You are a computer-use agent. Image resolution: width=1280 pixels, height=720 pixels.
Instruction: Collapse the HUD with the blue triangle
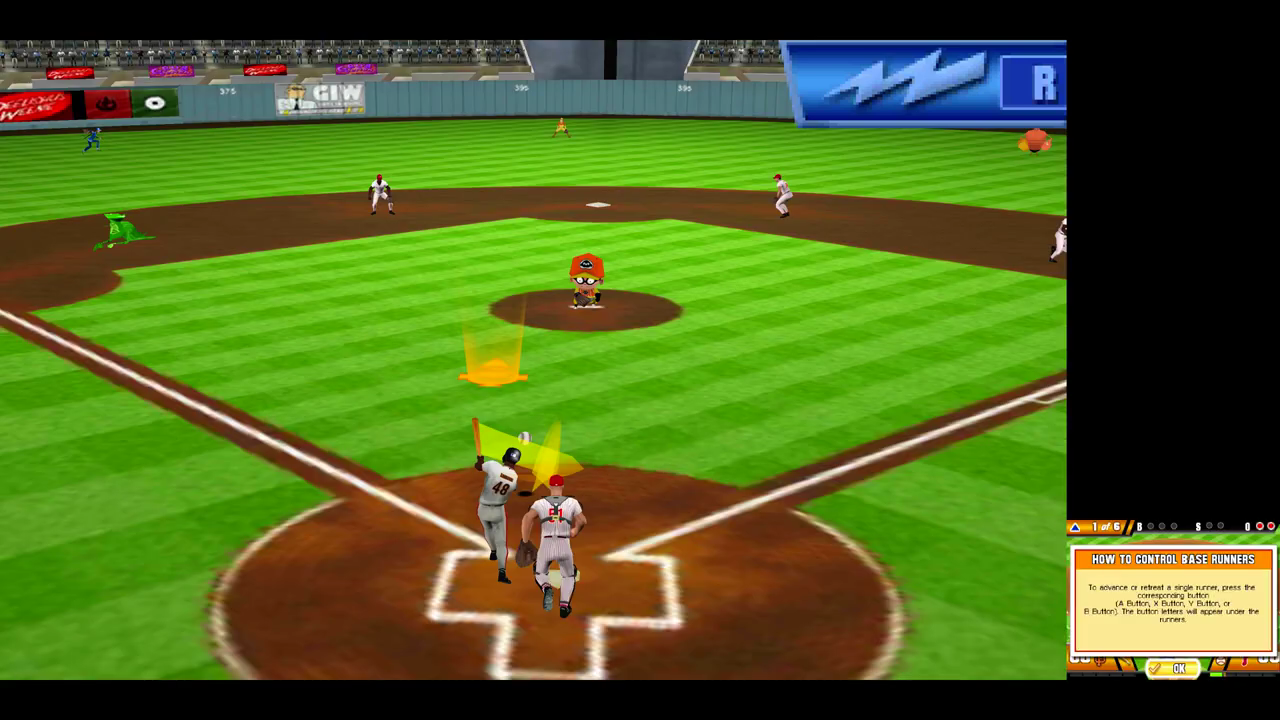click(x=1076, y=526)
